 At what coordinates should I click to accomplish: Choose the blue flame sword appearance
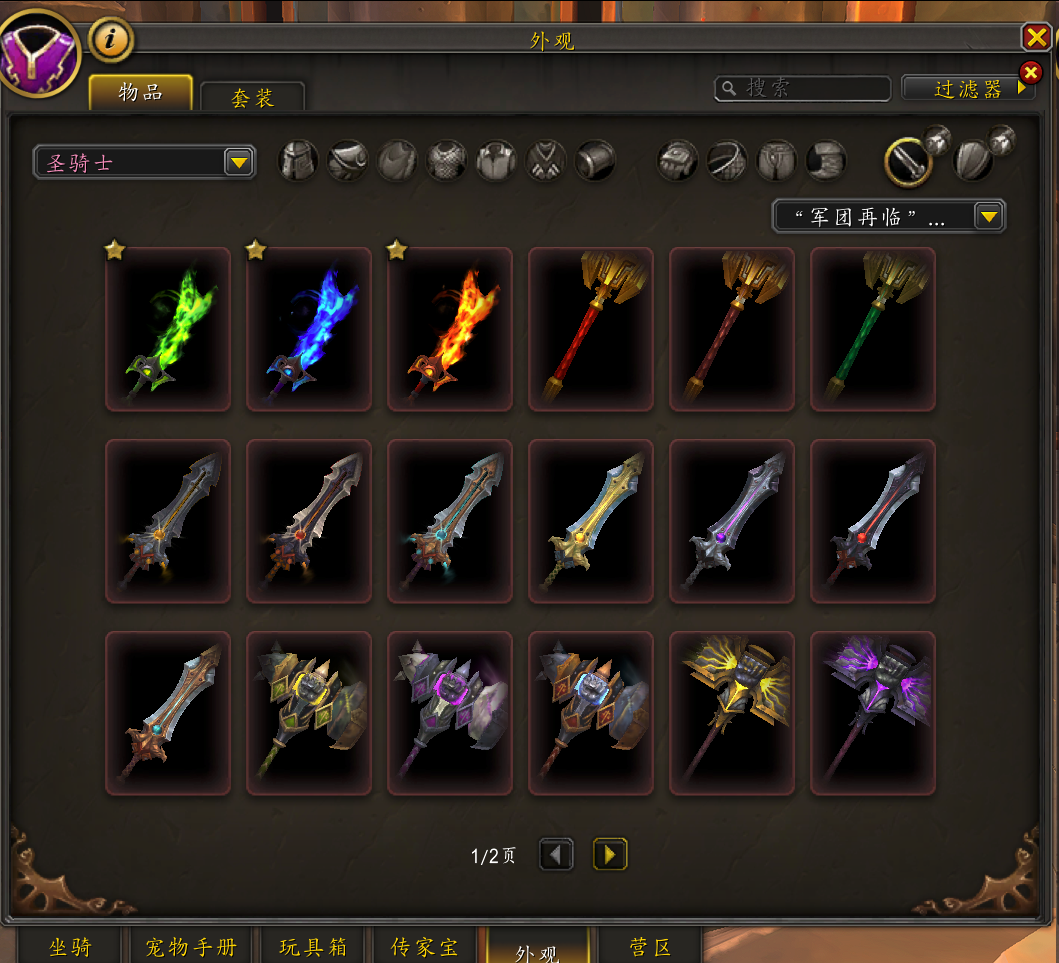point(309,329)
